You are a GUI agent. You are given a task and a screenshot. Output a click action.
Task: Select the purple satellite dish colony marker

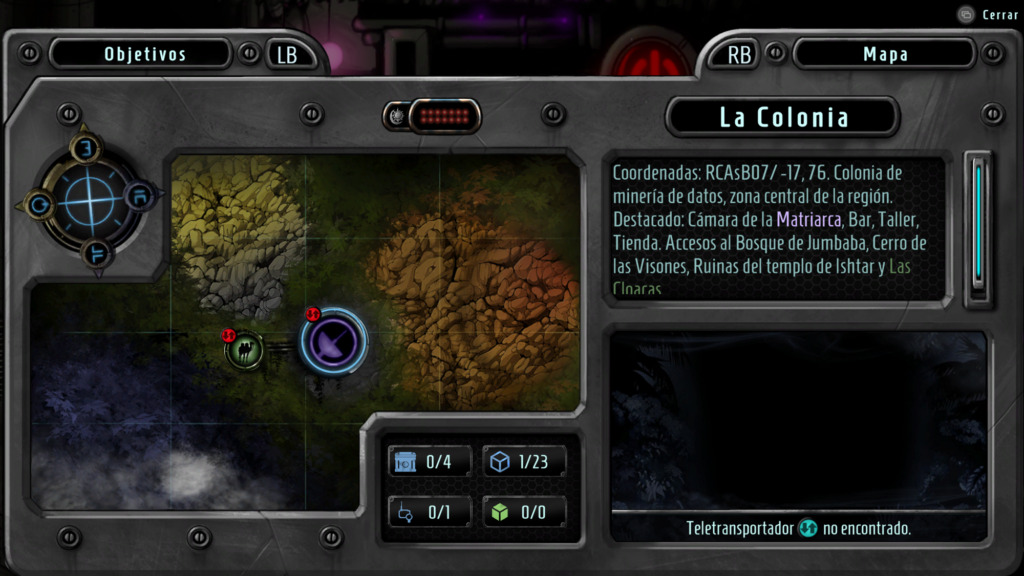[x=335, y=341]
